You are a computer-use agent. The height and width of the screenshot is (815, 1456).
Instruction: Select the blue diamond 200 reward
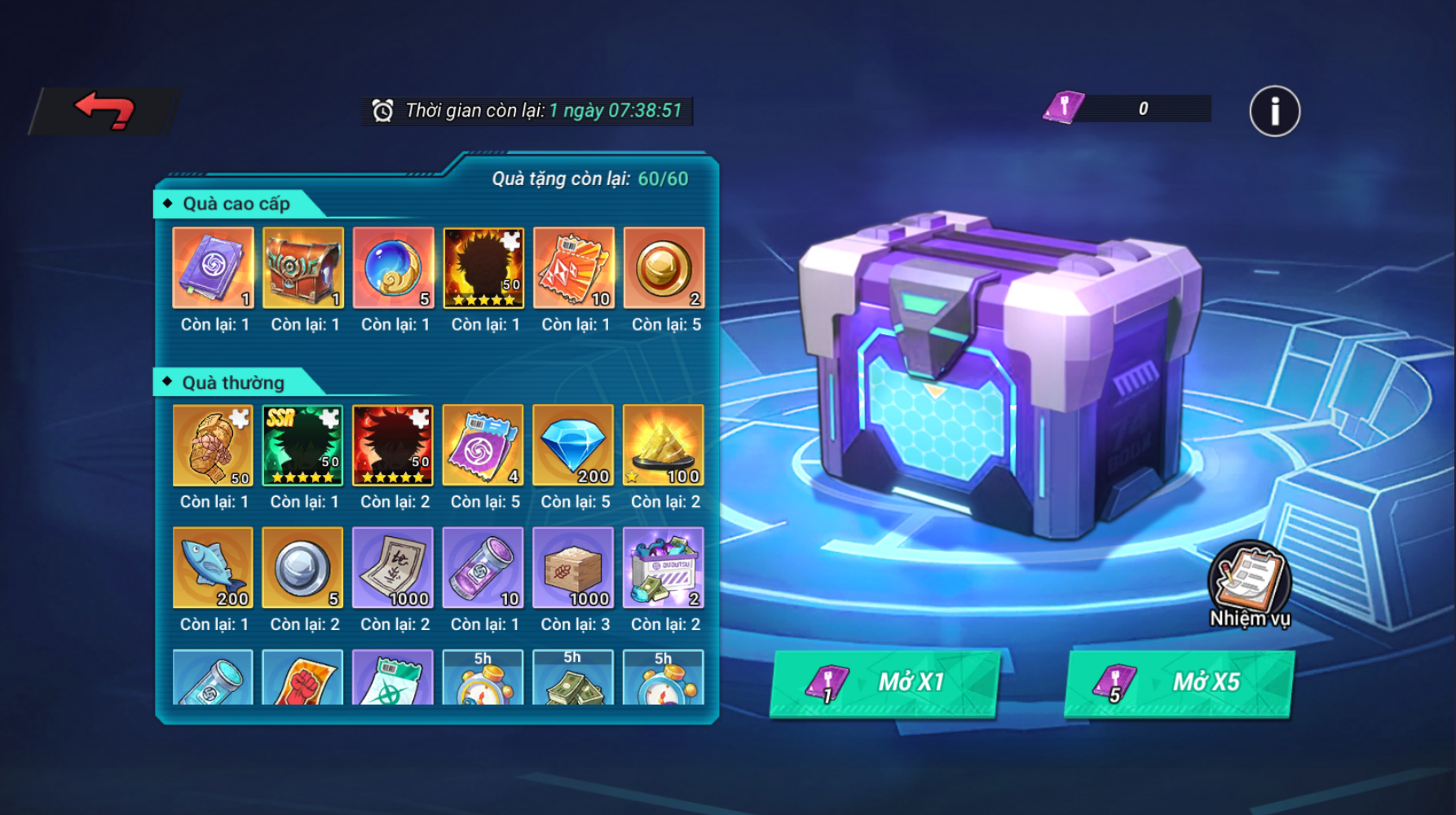(573, 445)
